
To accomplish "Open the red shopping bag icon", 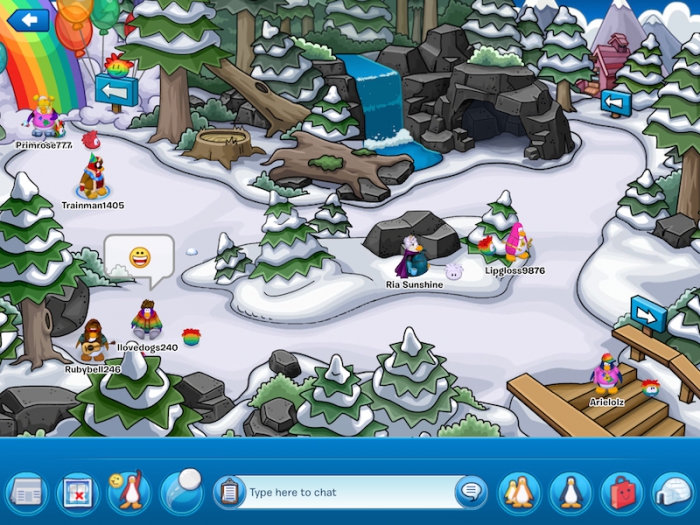I will pyautogui.click(x=622, y=492).
